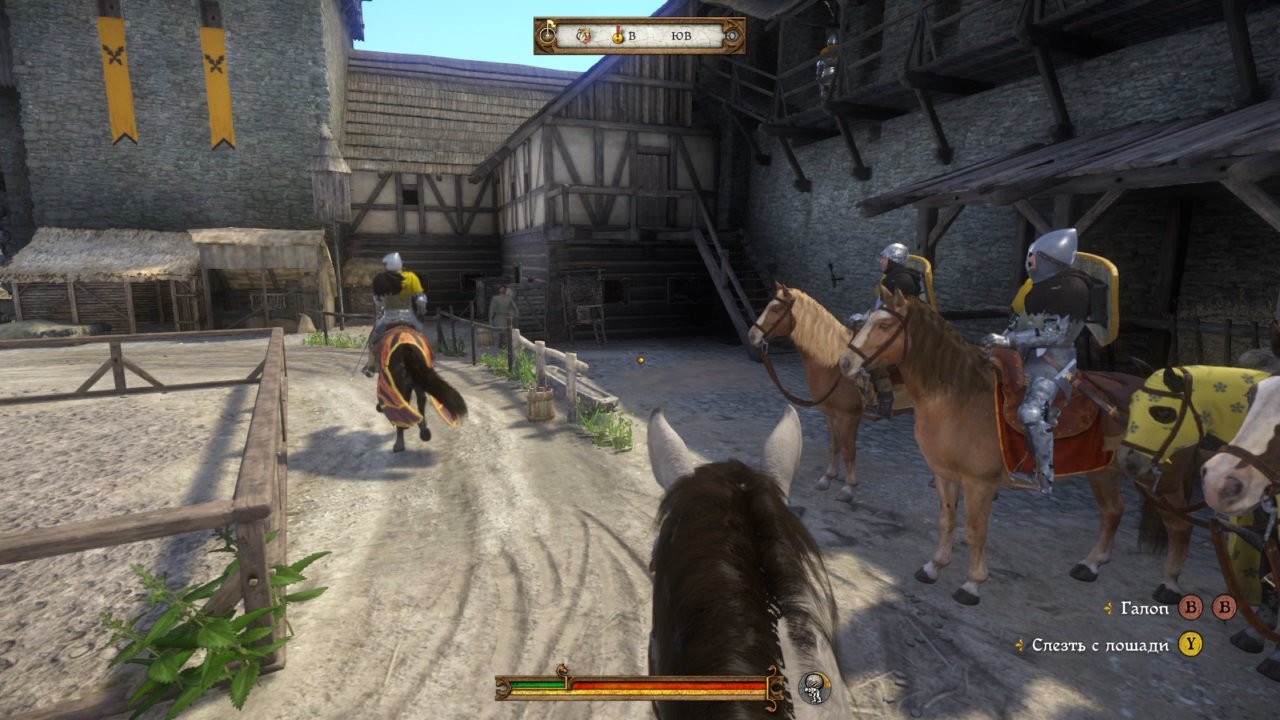Select the gold quest marker on the compass

618,36
